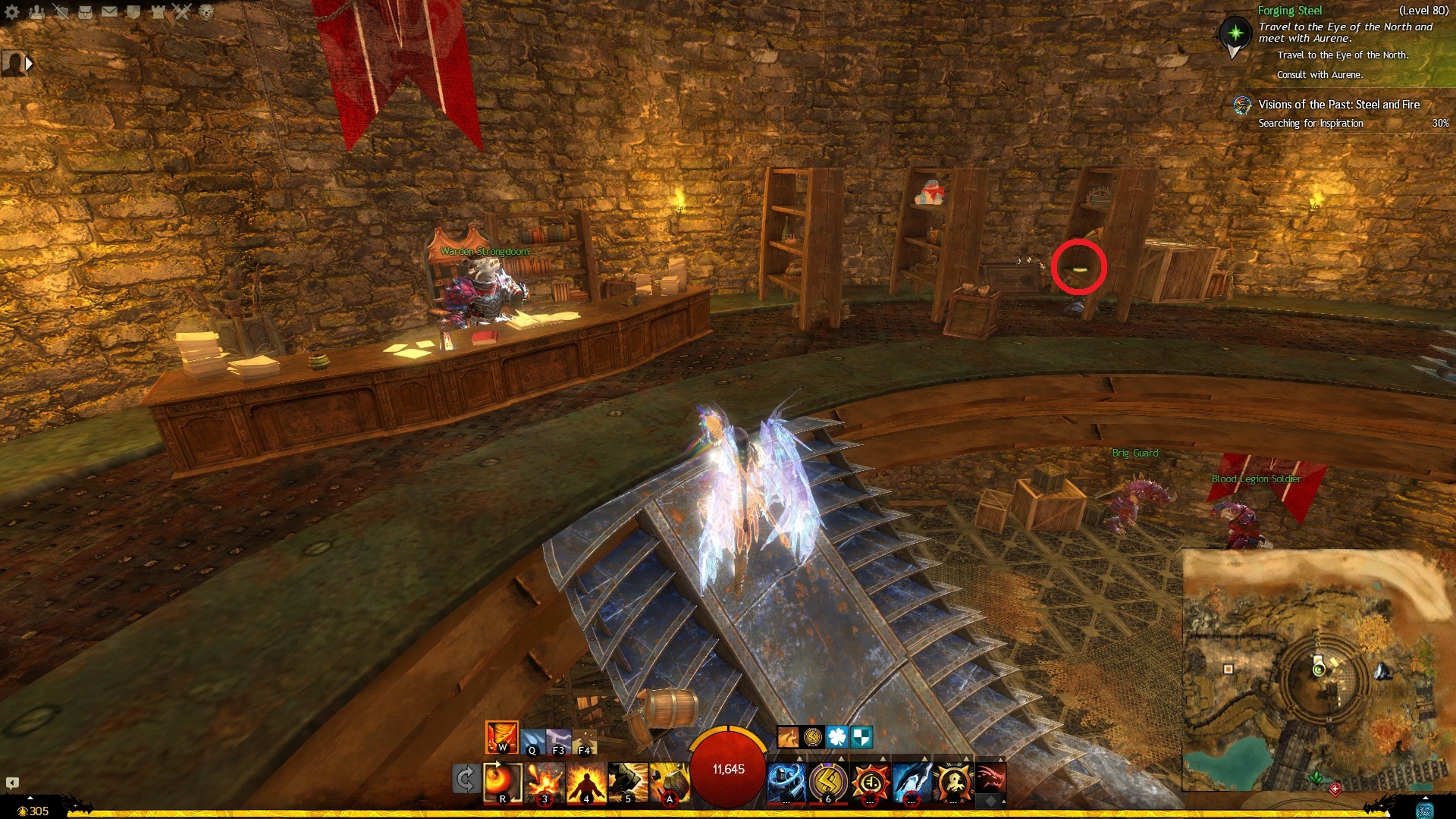The width and height of the screenshot is (1456, 819).
Task: Open the Black Lion Trading Company lion icon
Action: (206, 11)
